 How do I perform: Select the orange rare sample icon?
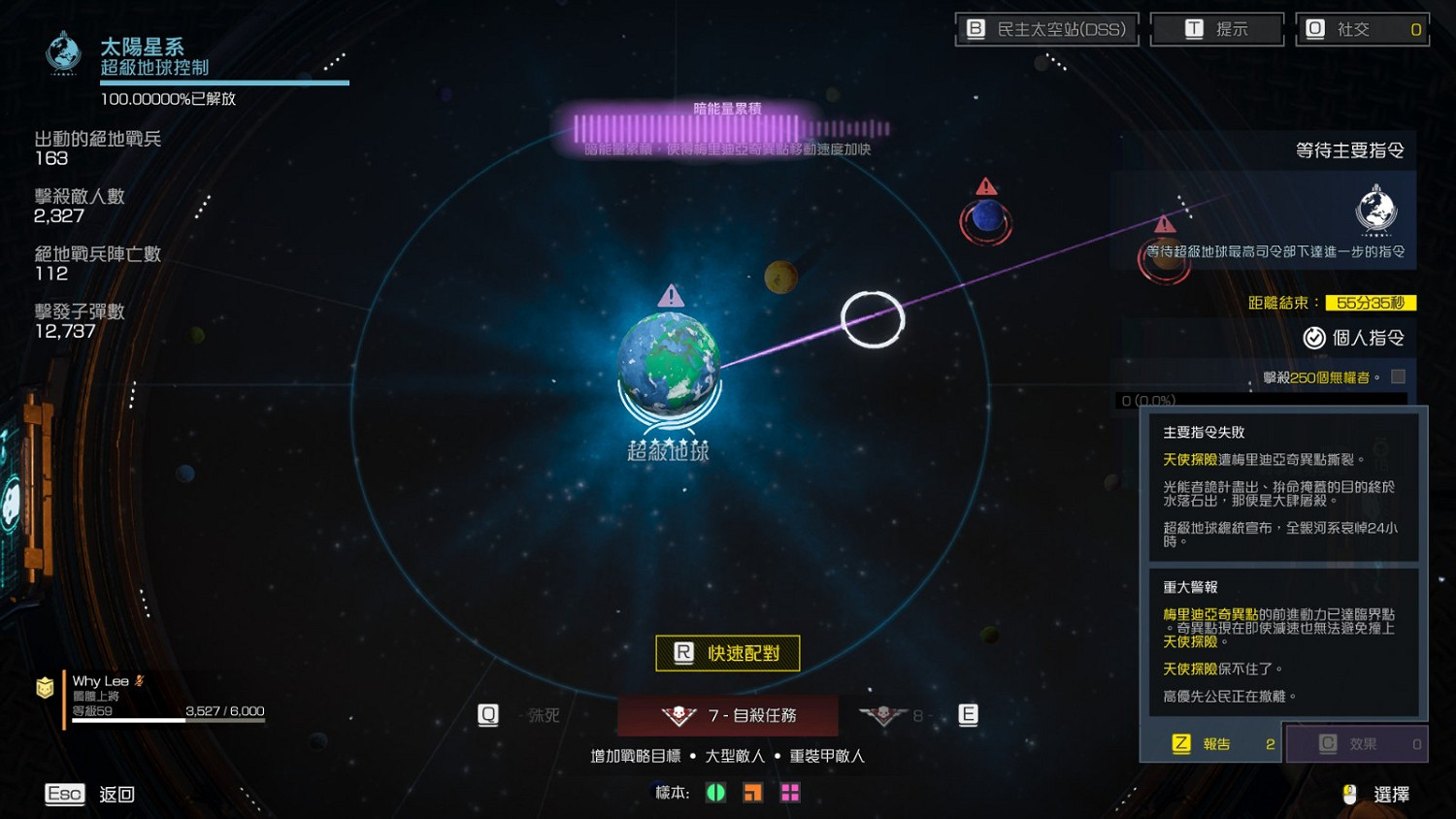pyautogui.click(x=752, y=793)
